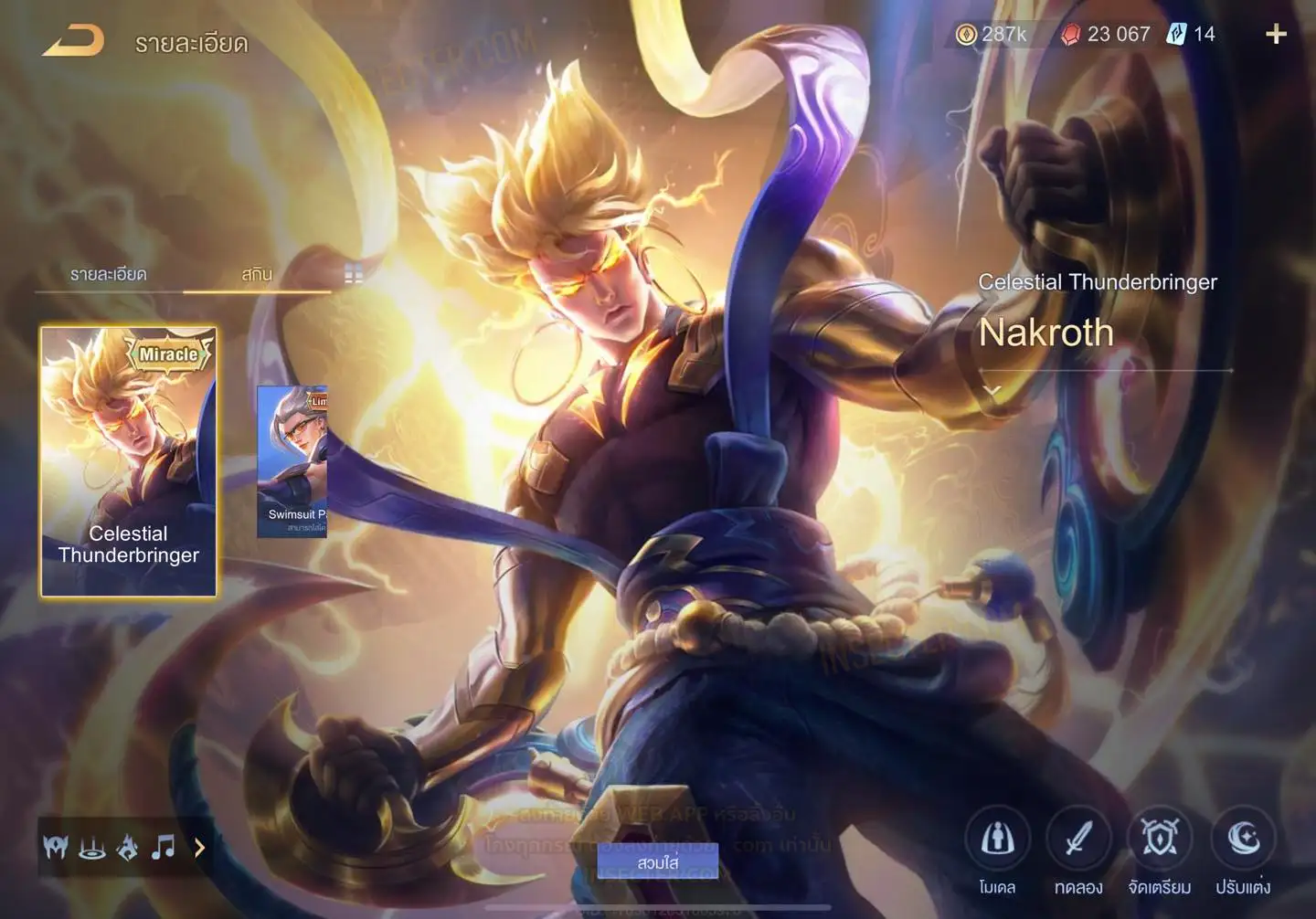Select the music note effect icon

163,848
